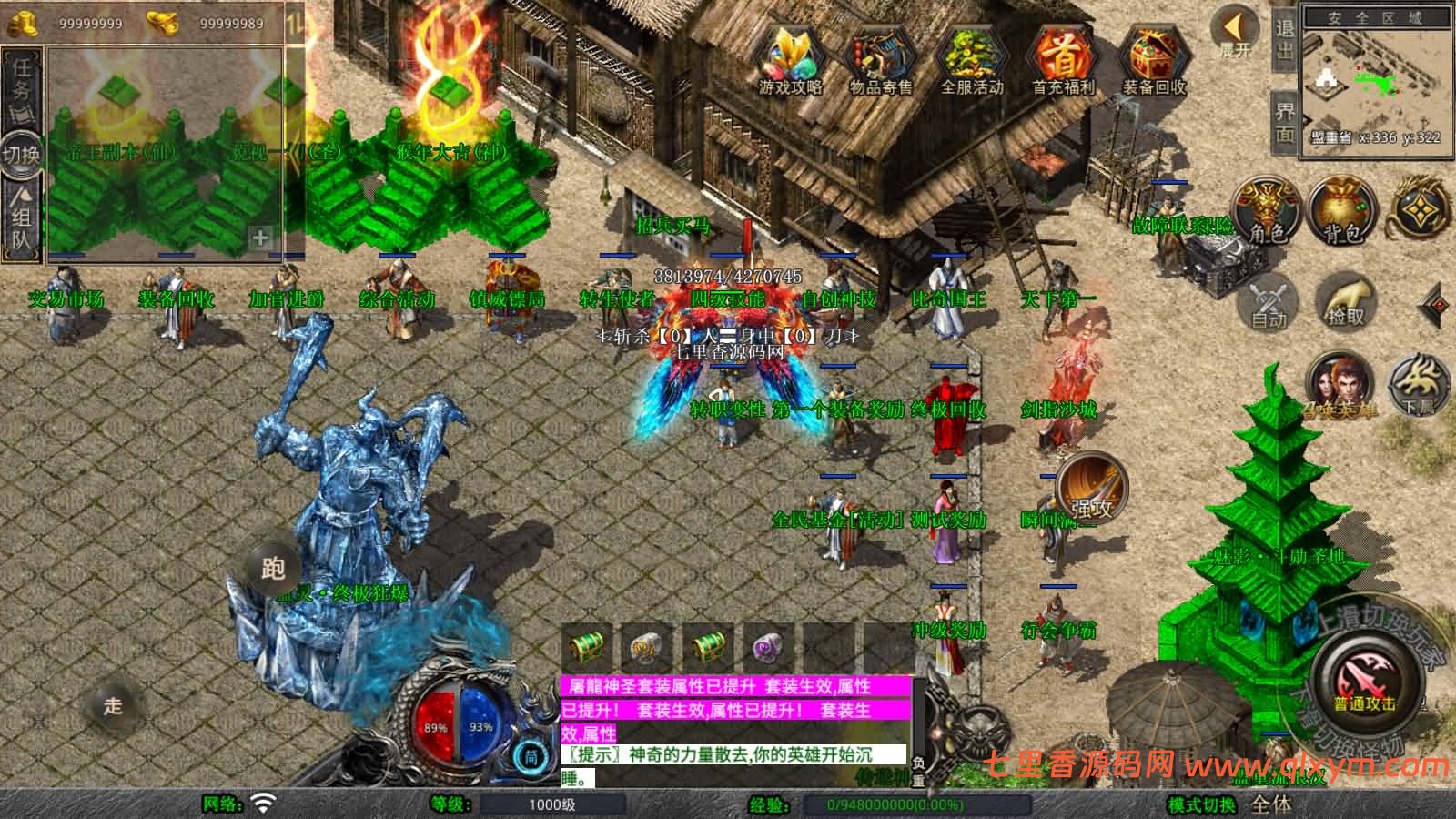Tap the 捡取 pick-up button

(x=1347, y=301)
